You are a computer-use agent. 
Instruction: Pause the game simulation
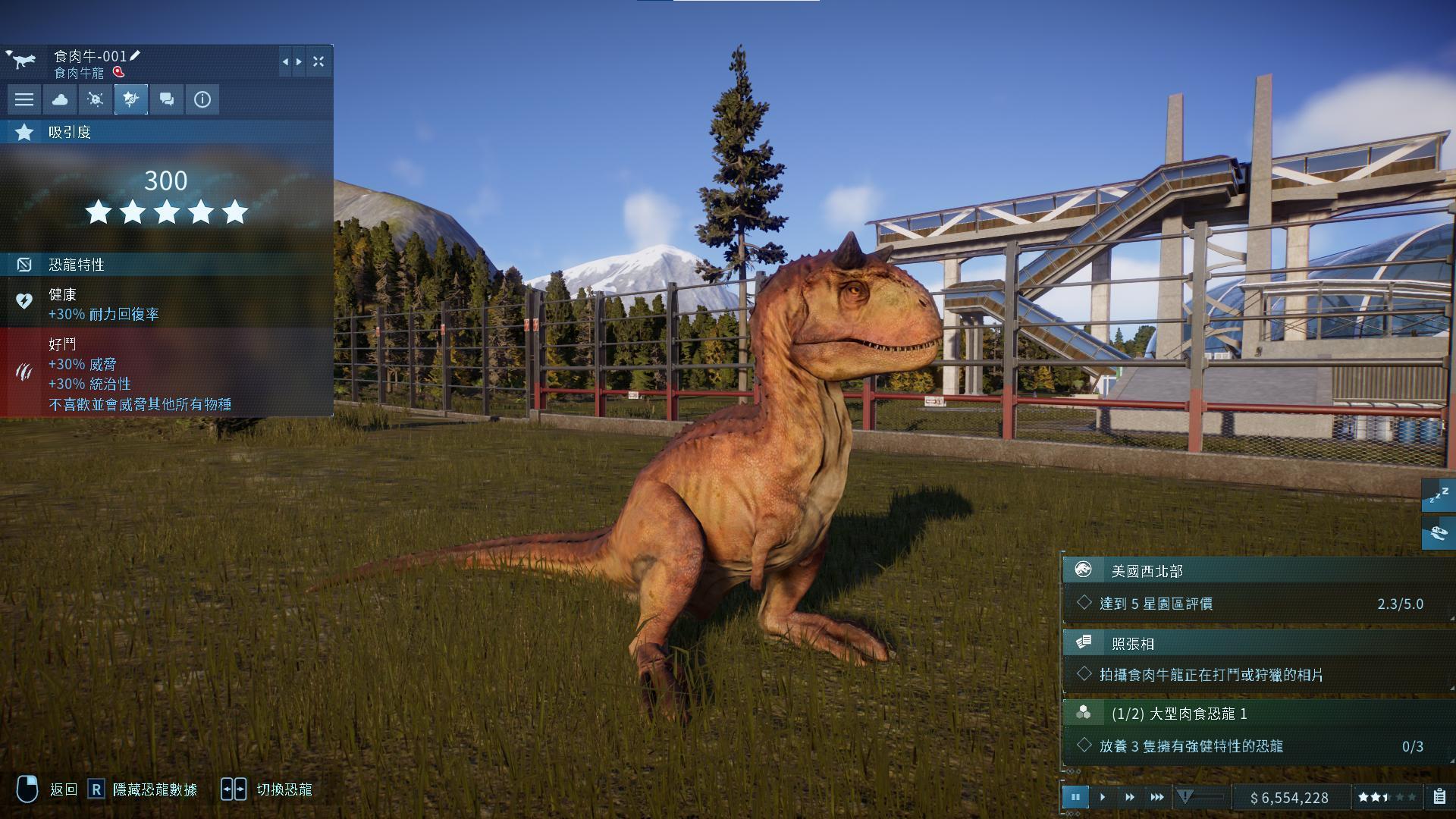tap(1075, 797)
